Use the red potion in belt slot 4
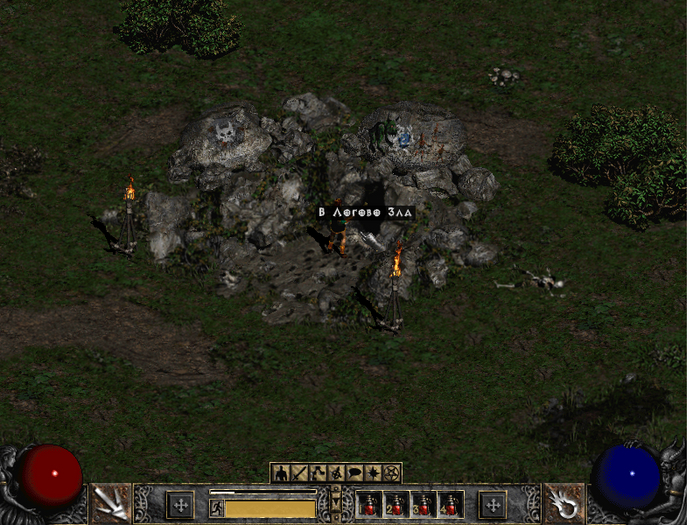This screenshot has height=525, width=700. [452, 505]
